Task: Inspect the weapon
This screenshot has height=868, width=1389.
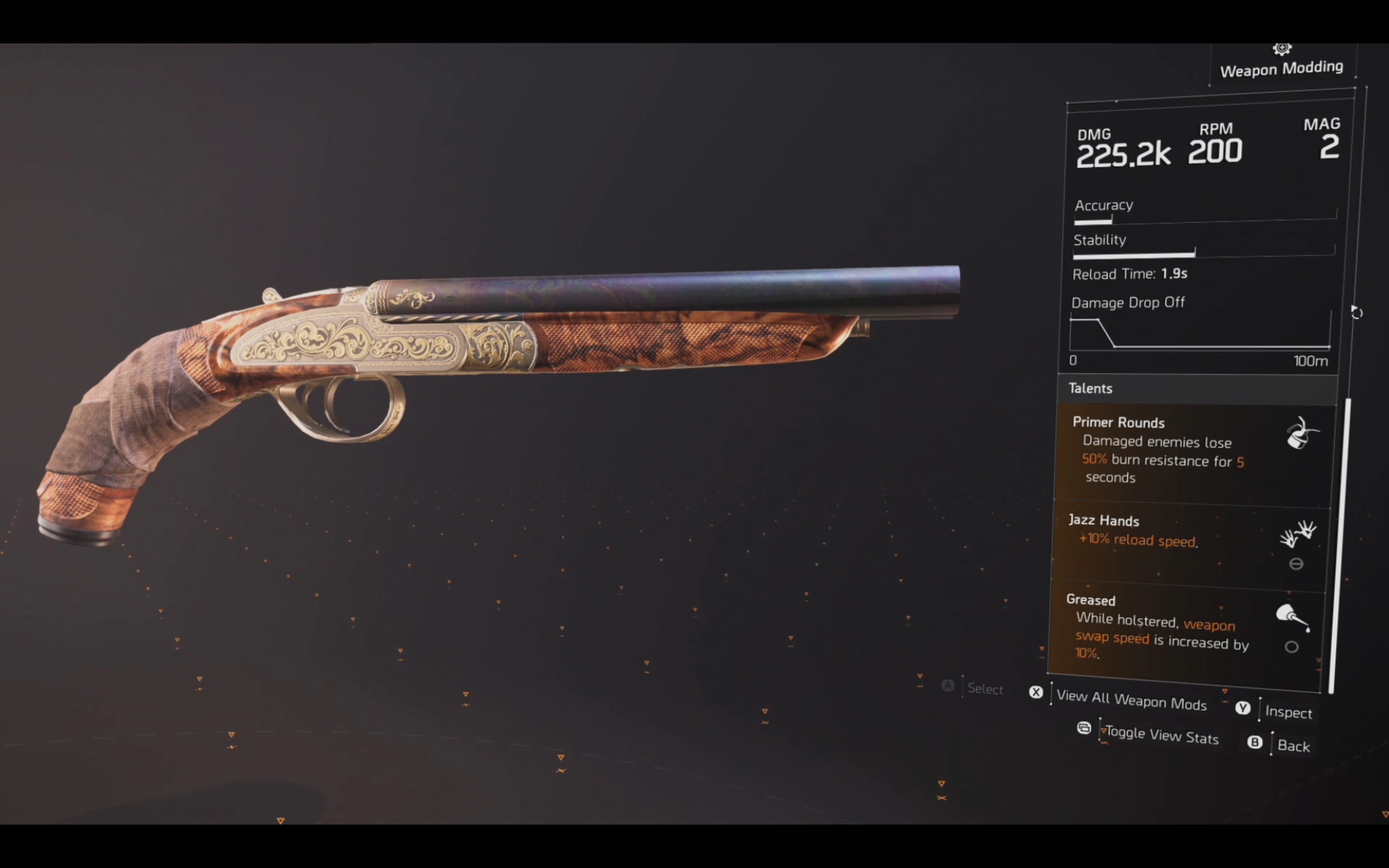Action: click(1288, 712)
